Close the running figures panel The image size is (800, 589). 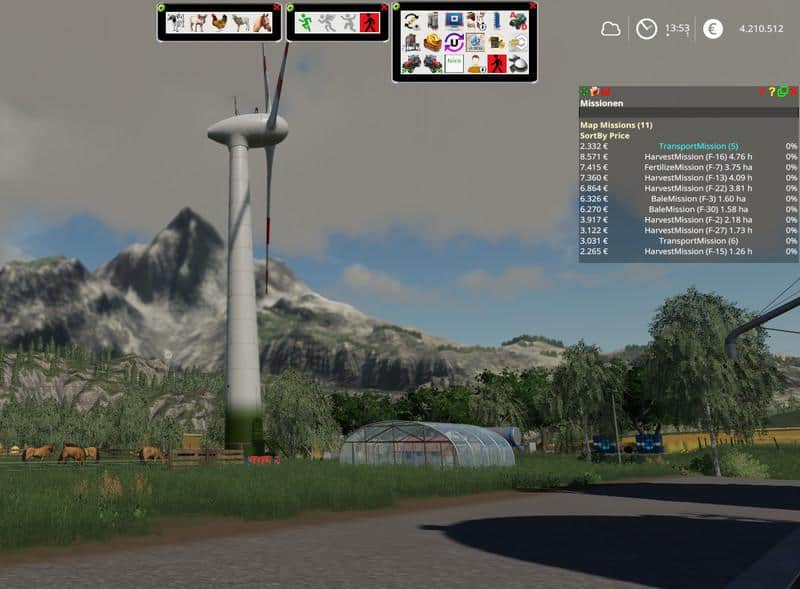(x=385, y=7)
